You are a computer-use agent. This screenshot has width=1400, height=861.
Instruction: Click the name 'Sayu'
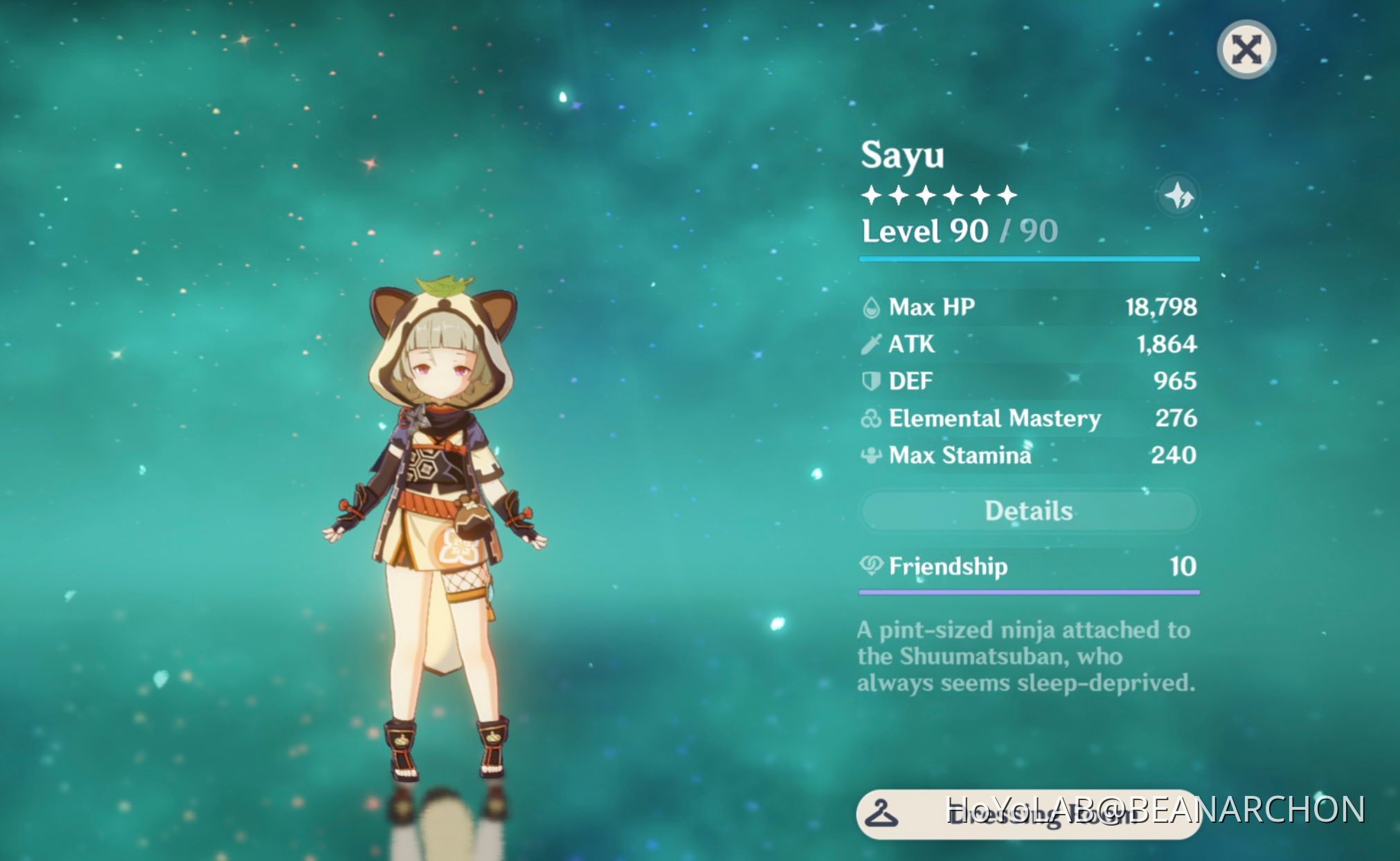[901, 157]
